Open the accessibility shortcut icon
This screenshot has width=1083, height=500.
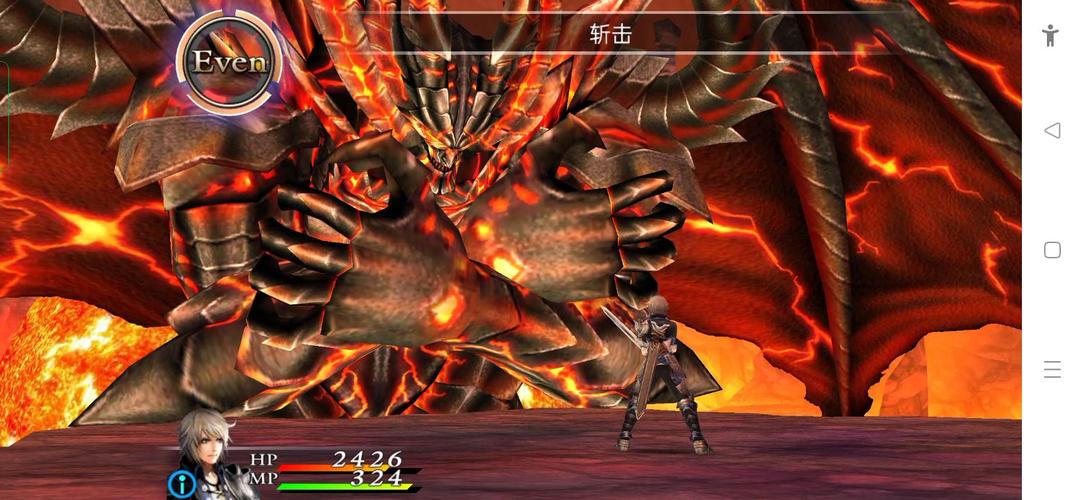click(1050, 36)
